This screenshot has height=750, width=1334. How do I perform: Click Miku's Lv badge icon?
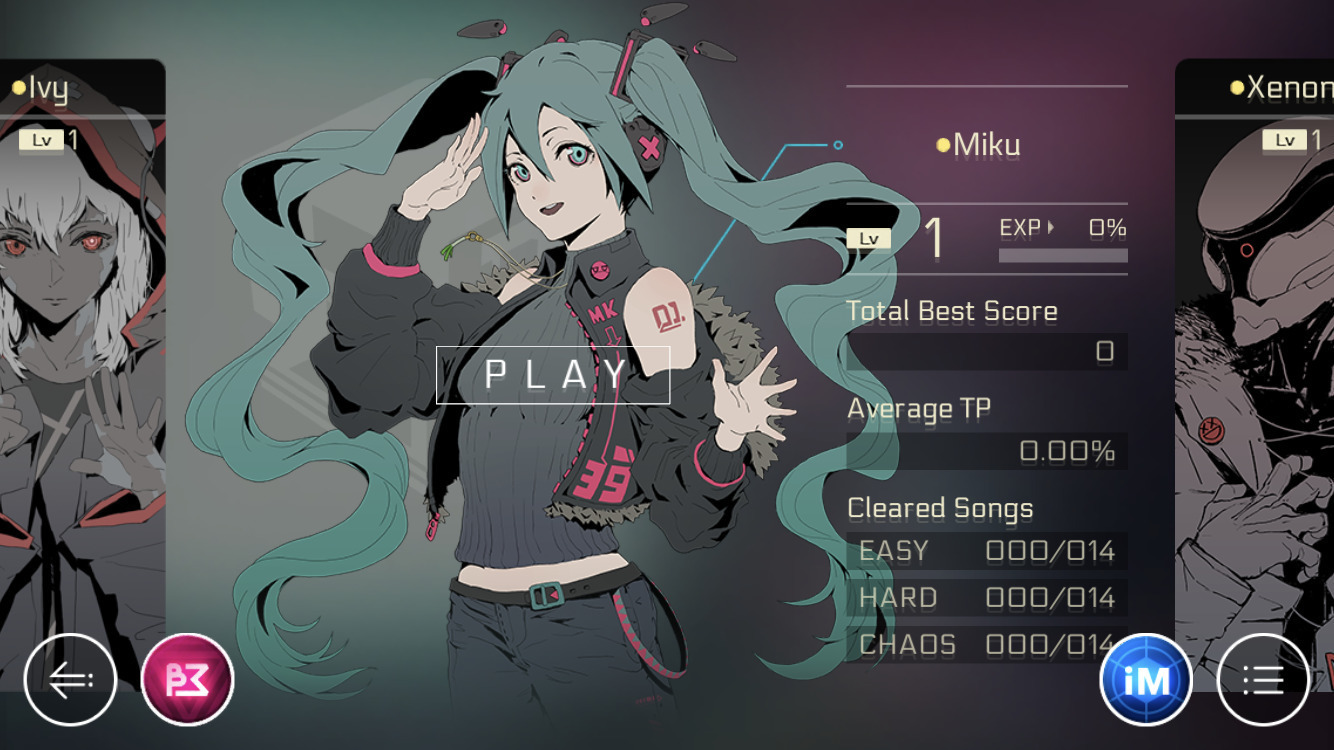(x=868, y=237)
